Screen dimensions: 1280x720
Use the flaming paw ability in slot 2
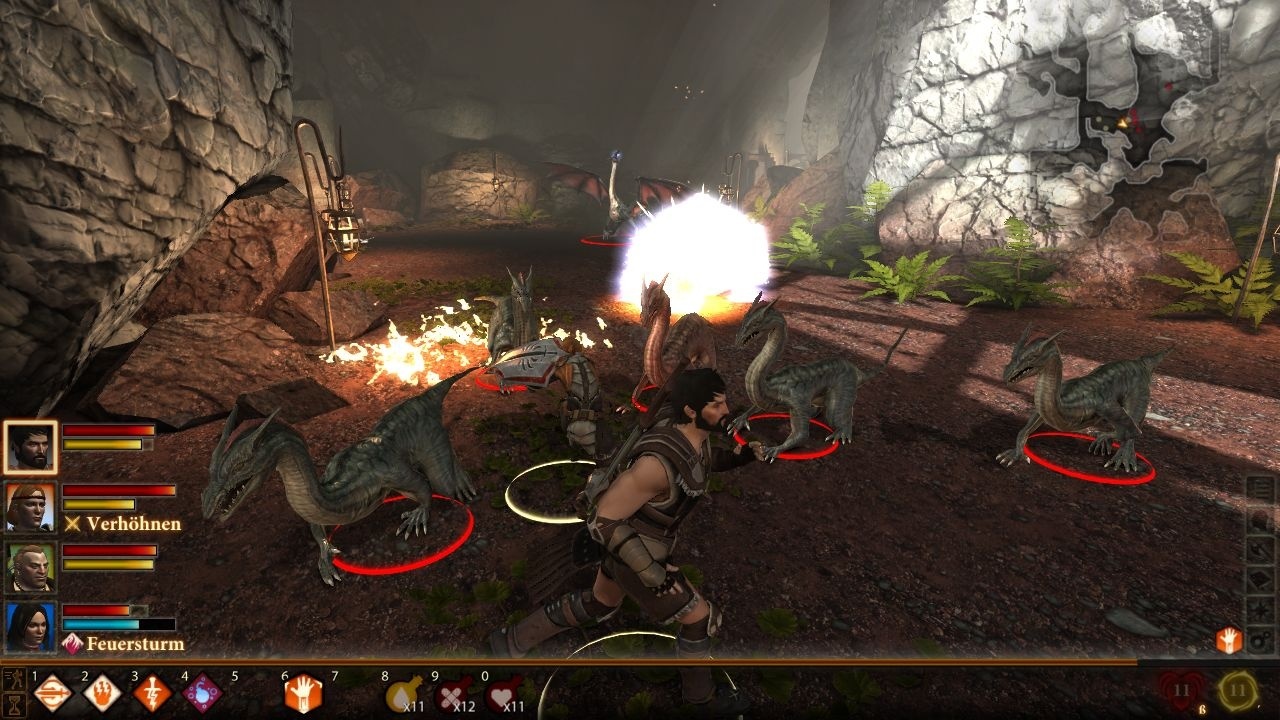[x=101, y=692]
